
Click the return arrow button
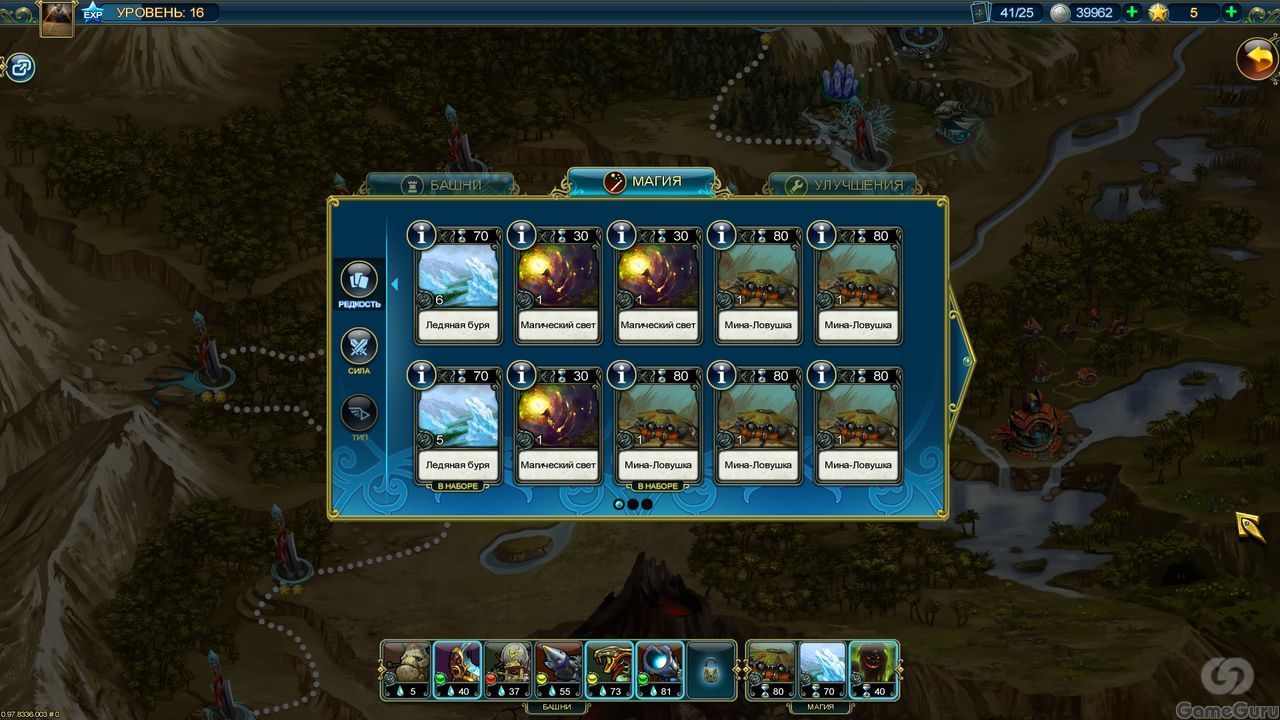click(1256, 59)
